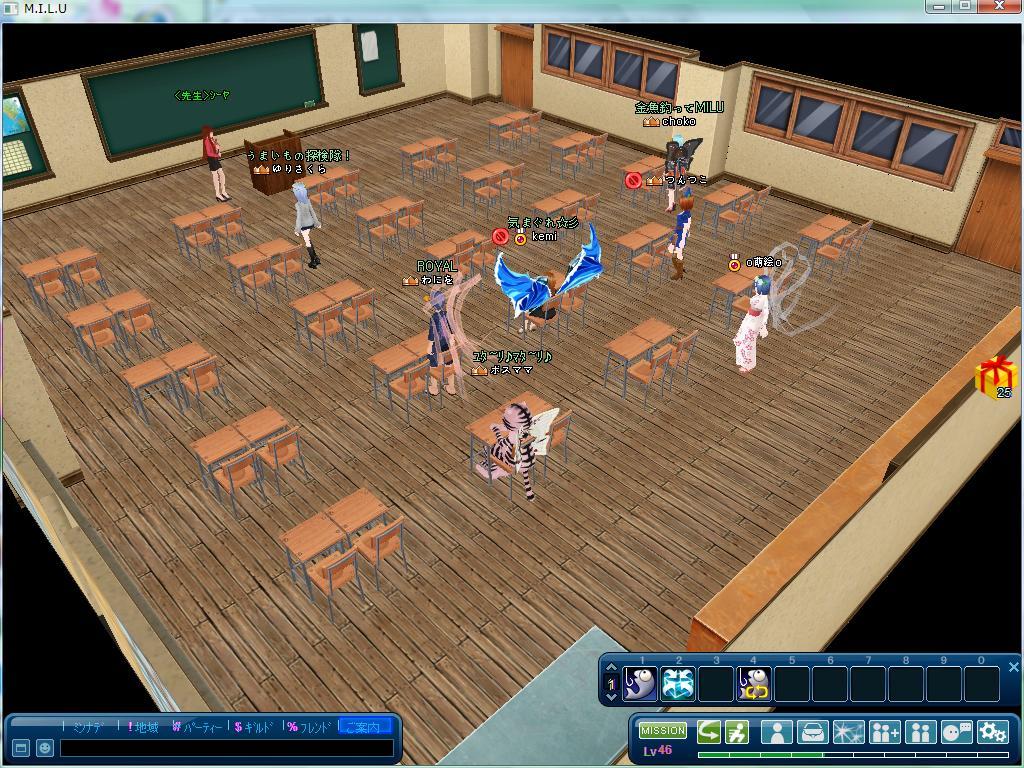This screenshot has width=1024, height=768.
Task: Use the fish with yellow arrows in slot 4
Action: pos(754,684)
